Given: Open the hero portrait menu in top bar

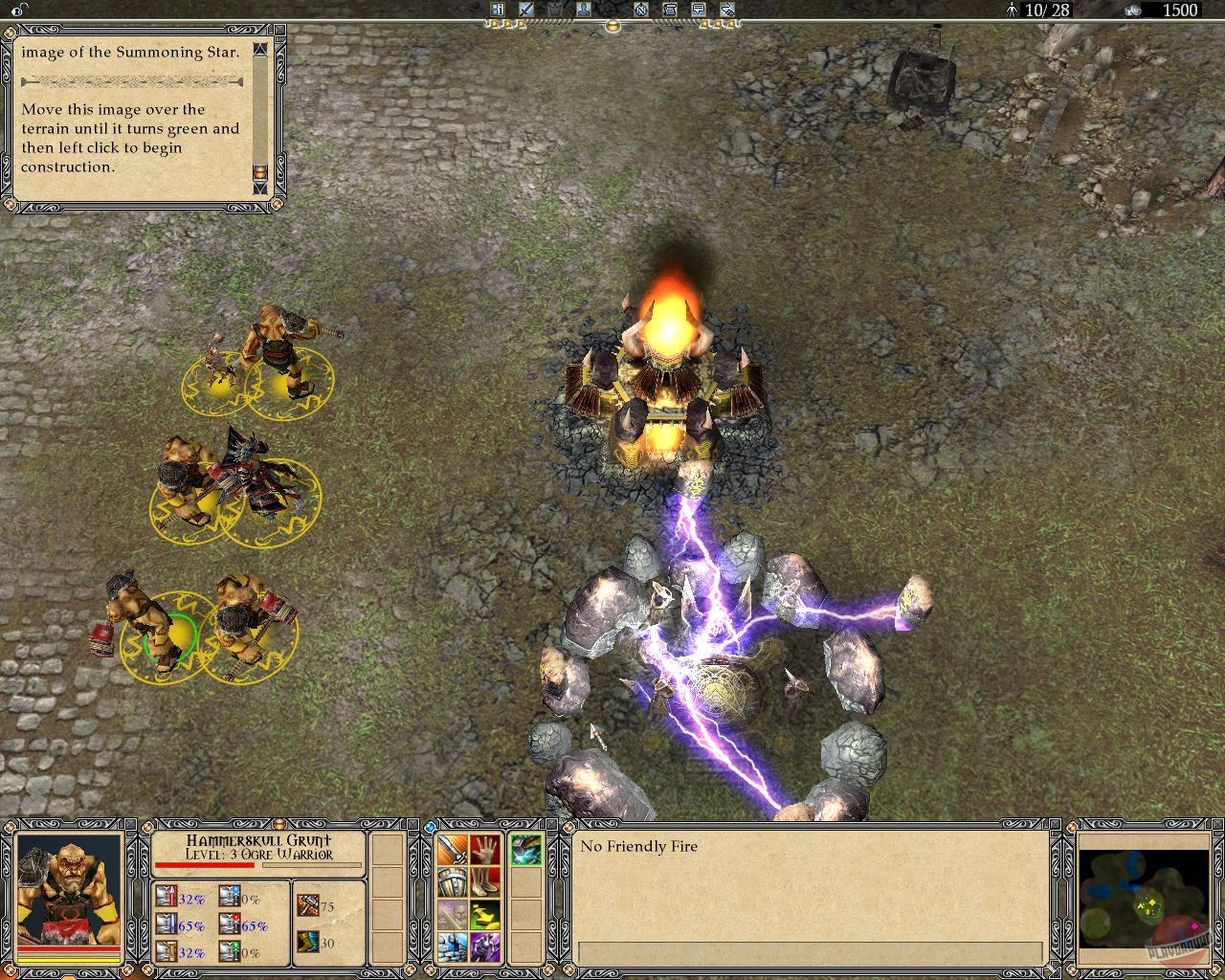Looking at the screenshot, I should 583,10.
